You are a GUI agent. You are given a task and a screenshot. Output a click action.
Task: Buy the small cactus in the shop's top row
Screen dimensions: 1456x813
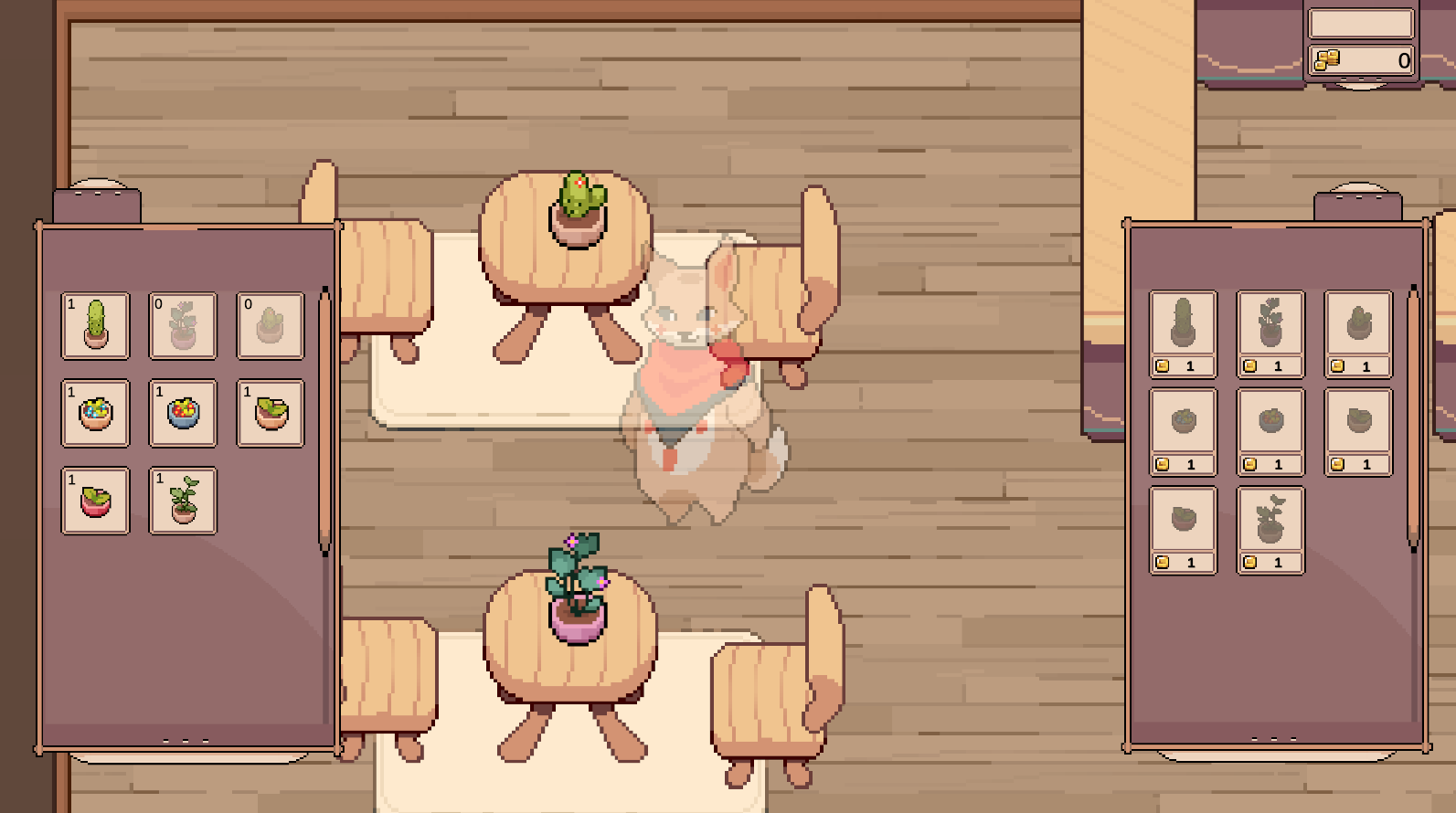tap(1358, 324)
